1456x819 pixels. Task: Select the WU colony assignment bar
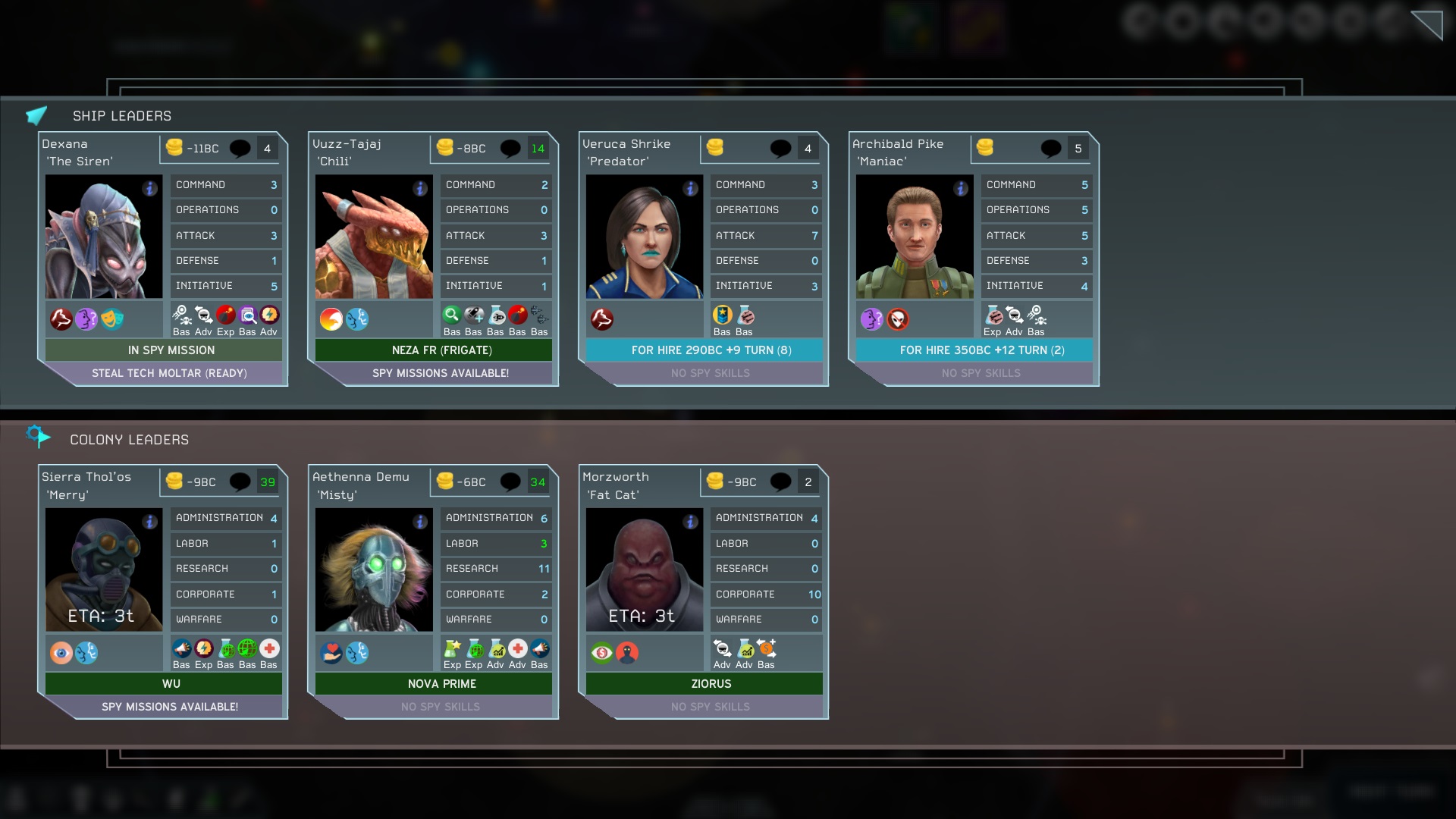[171, 684]
